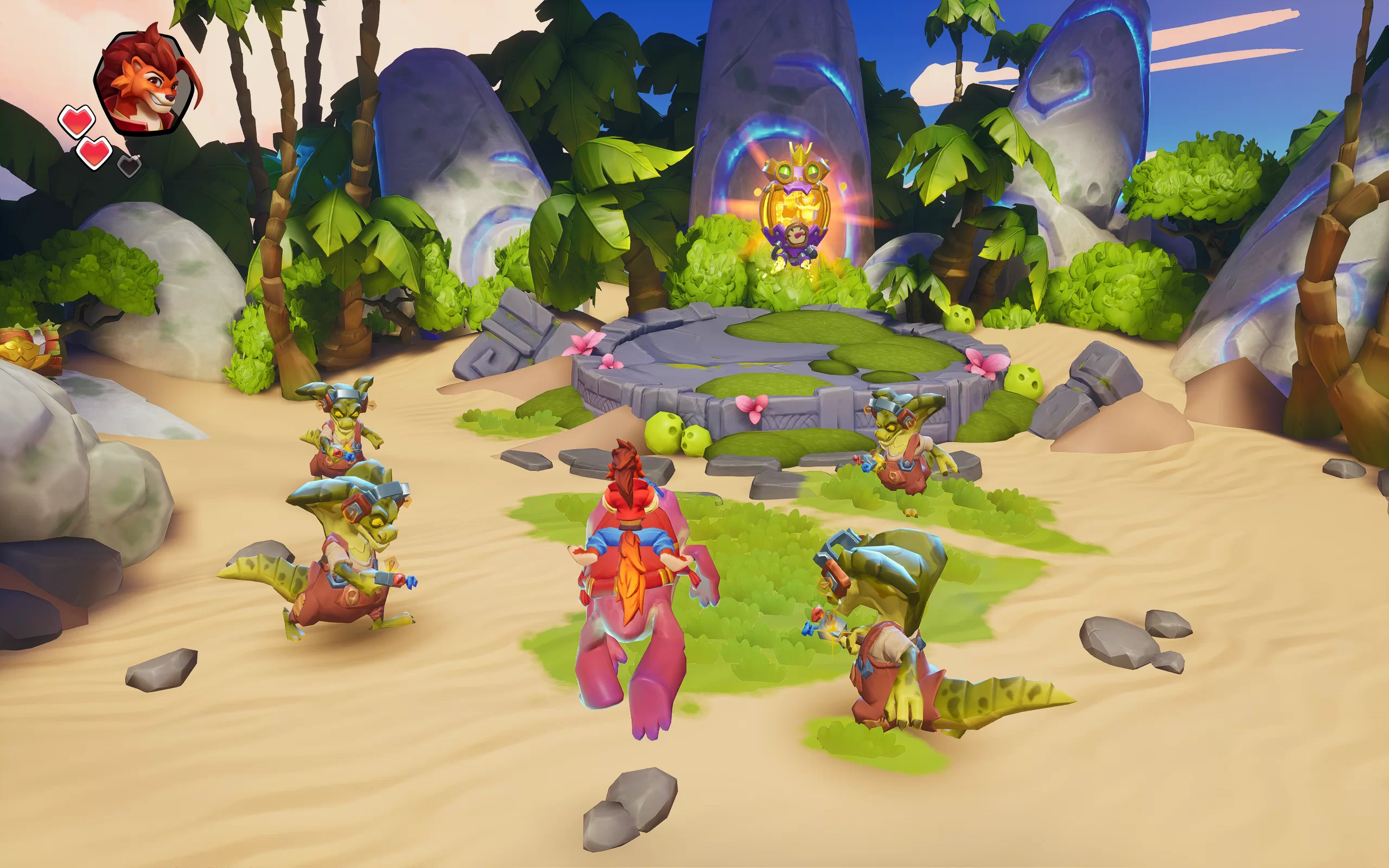Click the empty grey heart slot
The image size is (1389, 868).
[129, 166]
